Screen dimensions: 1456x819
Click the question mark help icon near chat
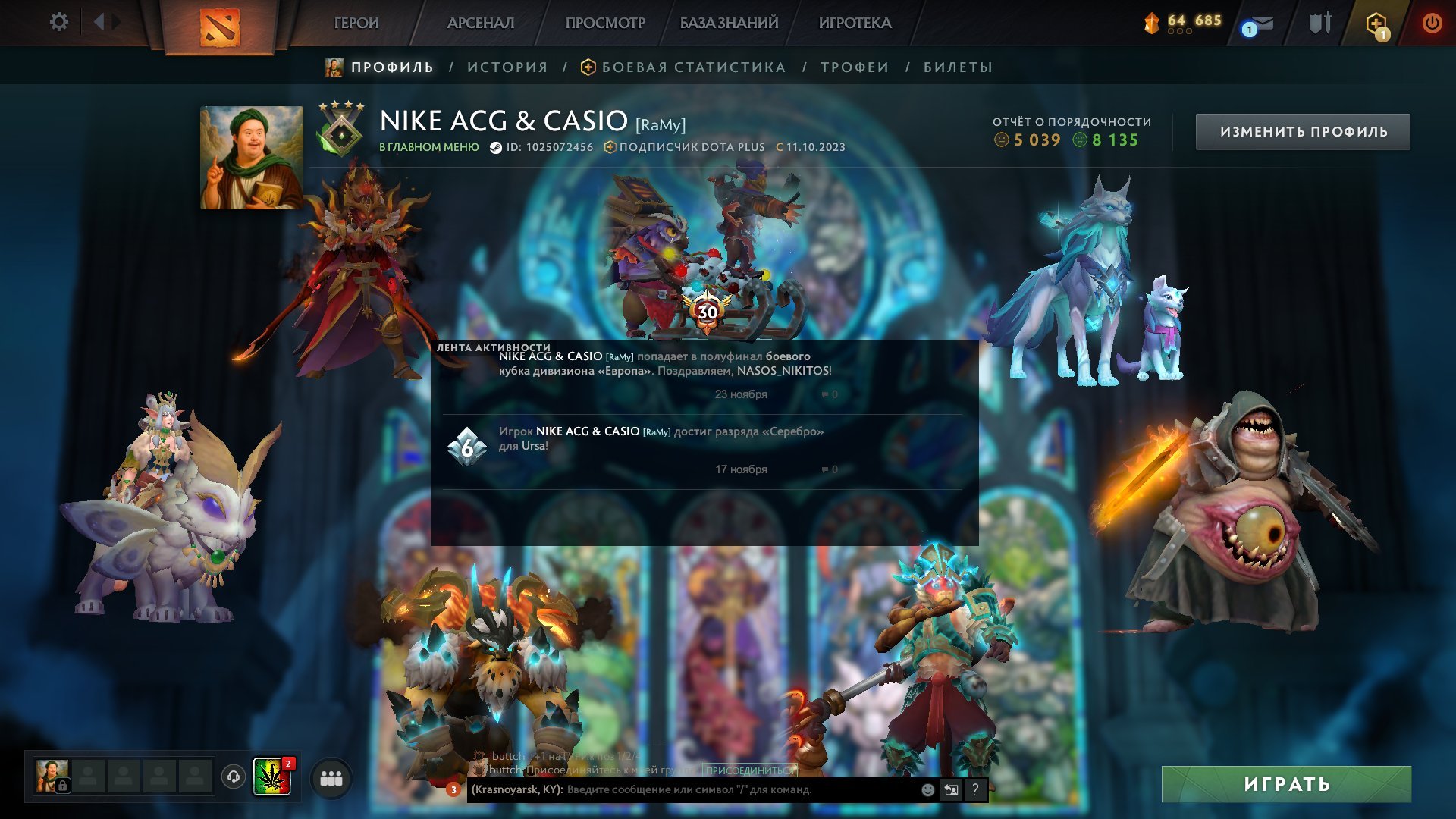pyautogui.click(x=974, y=791)
